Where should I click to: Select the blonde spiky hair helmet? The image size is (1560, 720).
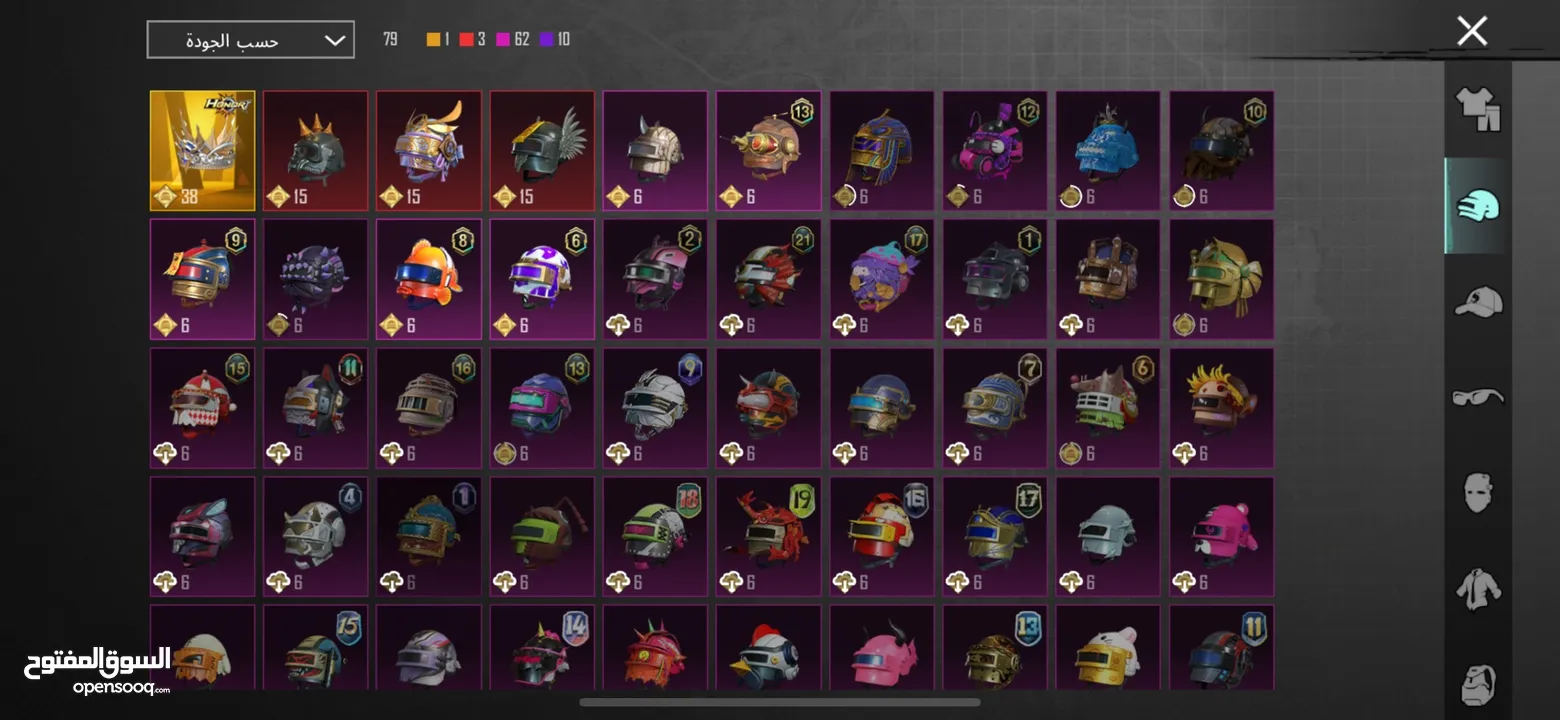tap(1221, 408)
